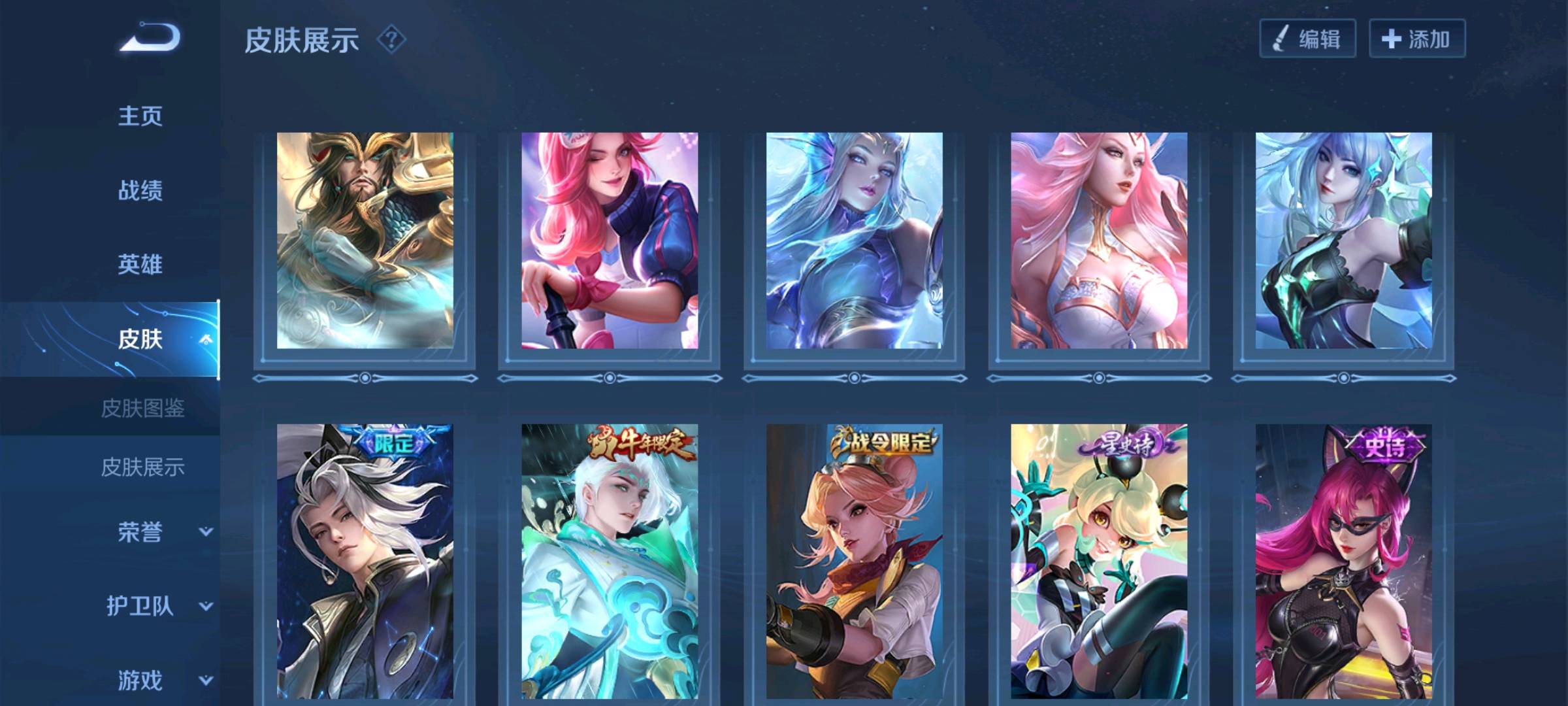Viewport: 1568px width, 706px height.
Task: Choose the 限定 silver-haired man skin card
Action: pyautogui.click(x=365, y=562)
